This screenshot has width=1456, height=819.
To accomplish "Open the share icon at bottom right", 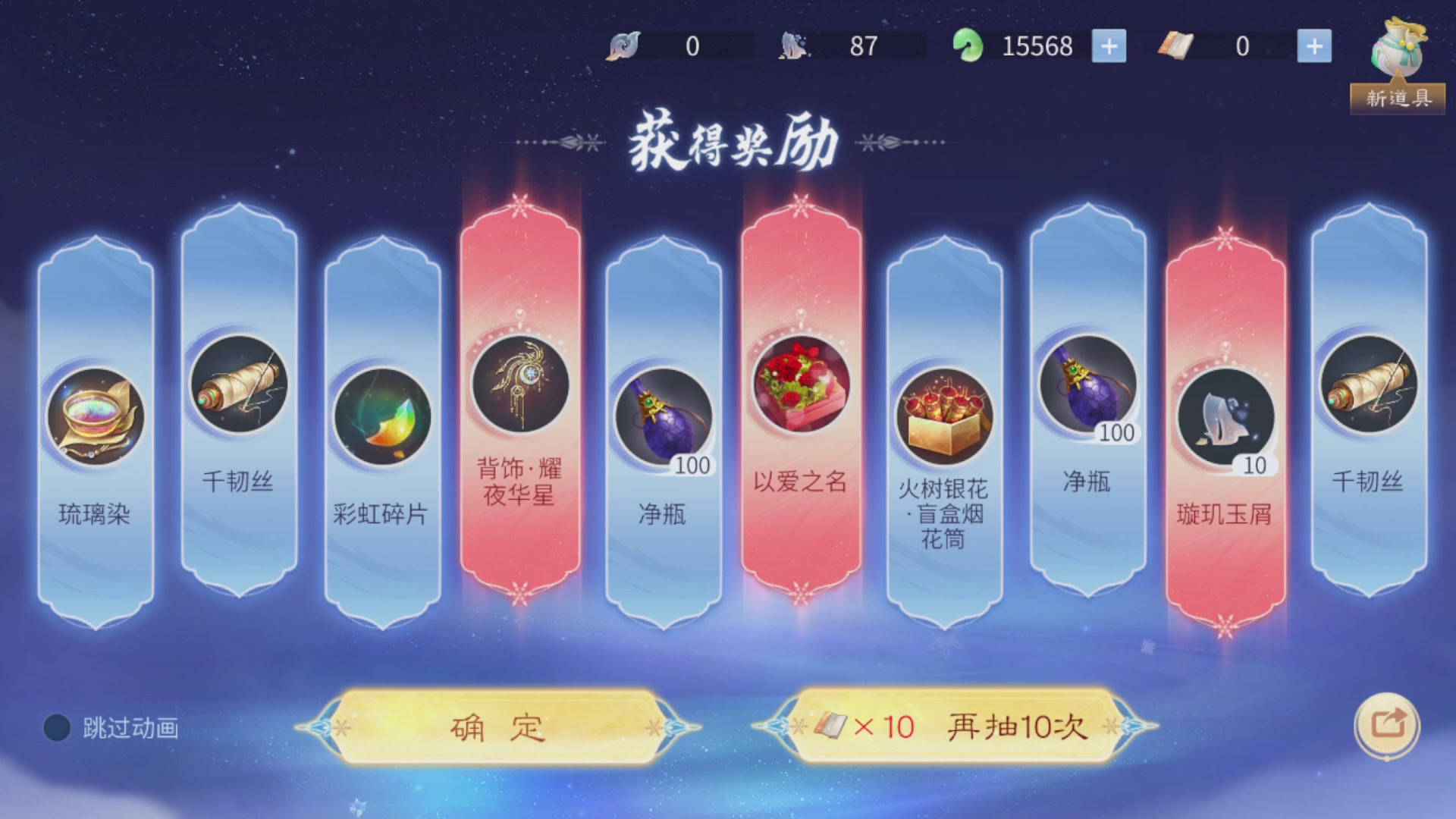I will click(x=1385, y=726).
